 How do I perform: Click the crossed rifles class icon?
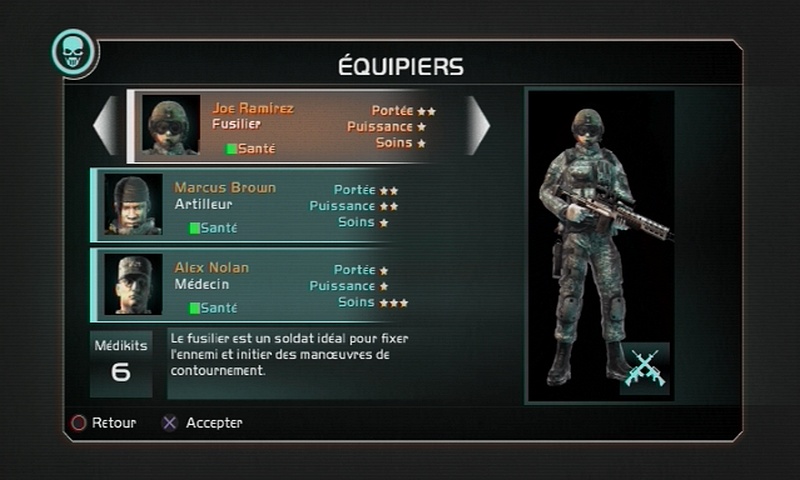point(644,368)
